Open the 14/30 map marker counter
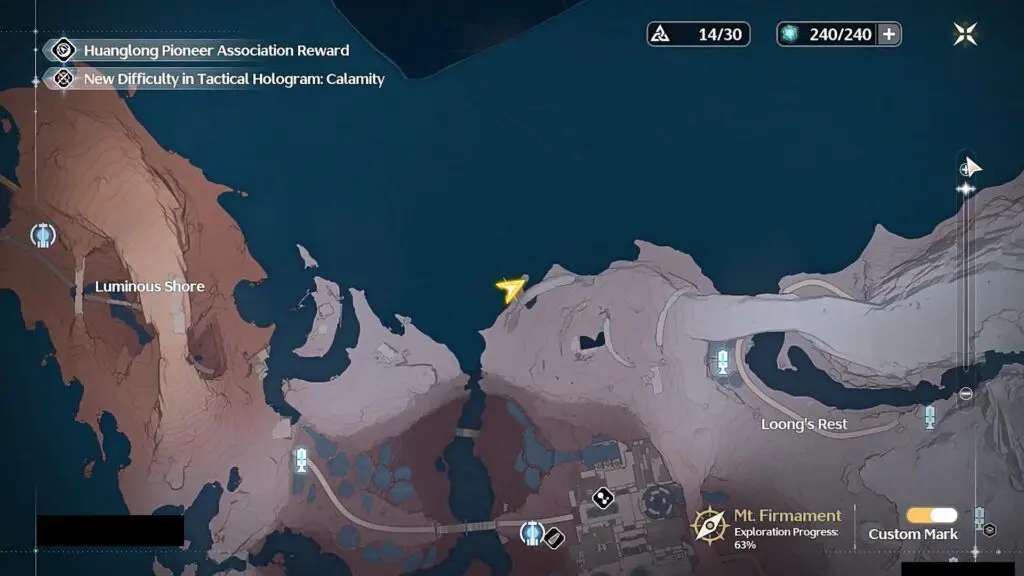This screenshot has width=1024, height=576. tap(698, 34)
